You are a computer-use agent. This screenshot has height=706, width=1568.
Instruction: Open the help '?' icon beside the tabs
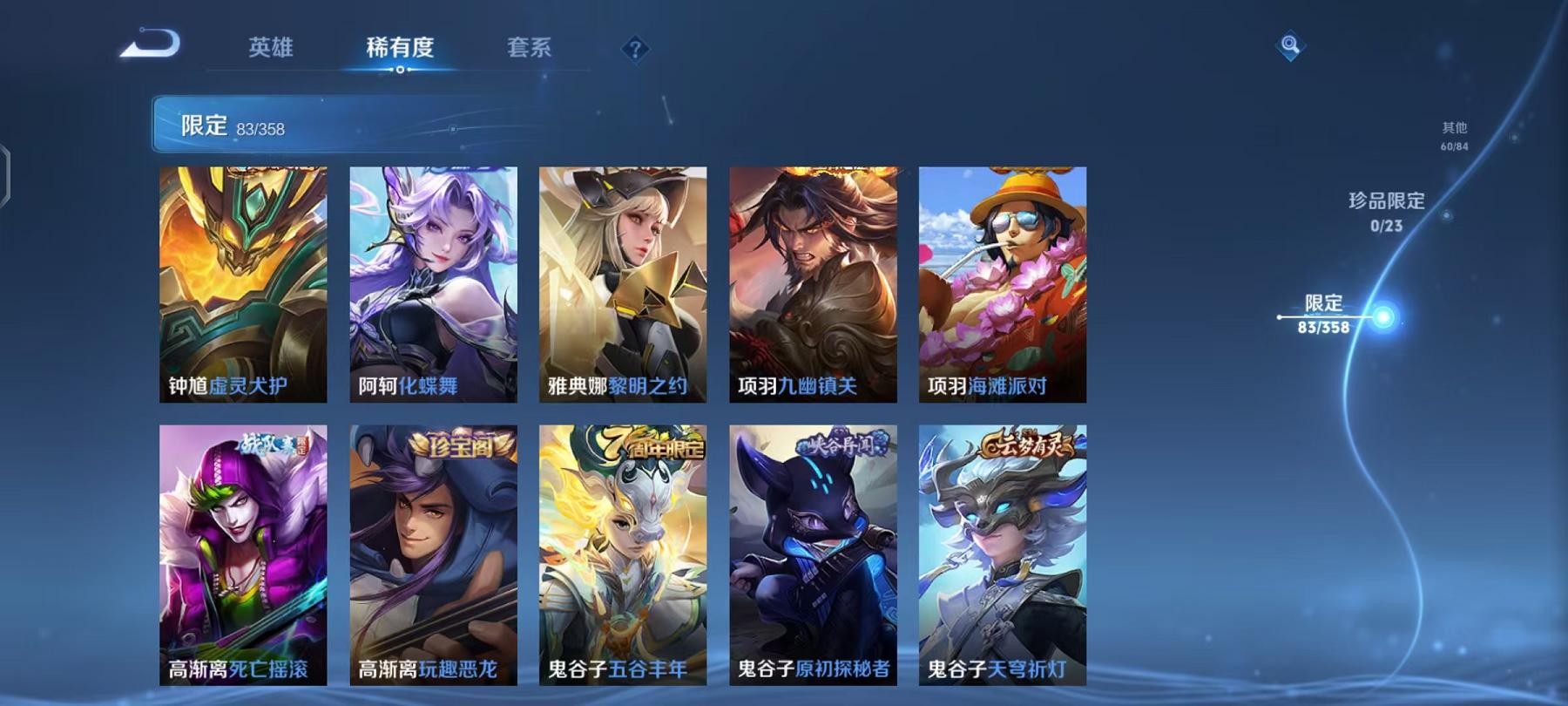(635, 50)
